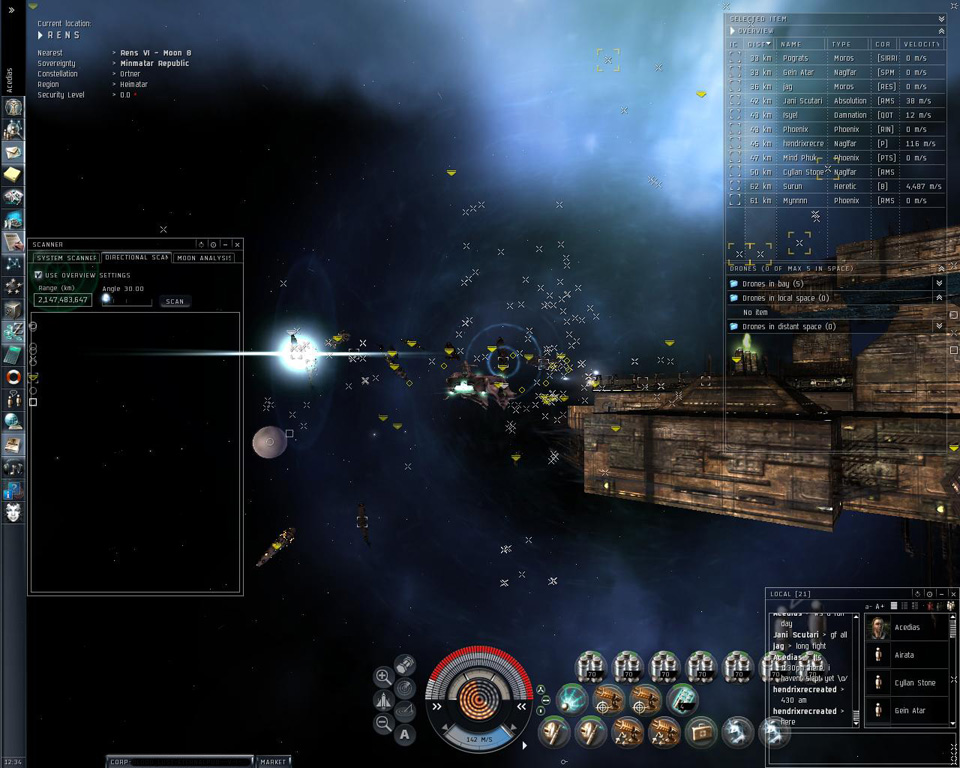Screen dimensions: 960x768
Task: Sort the overview by the Velocity column
Action: (921, 44)
